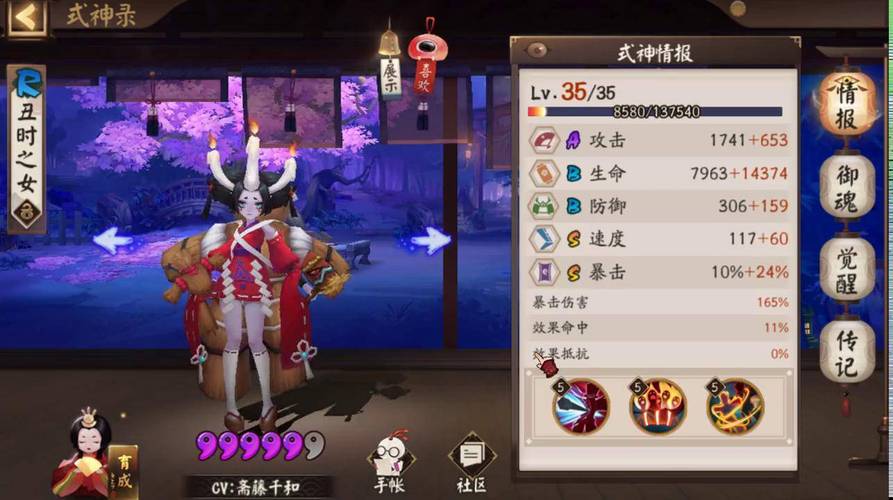Tap the 育成 cultivation button
Image resolution: width=893 pixels, height=500 pixels.
pos(122,470)
